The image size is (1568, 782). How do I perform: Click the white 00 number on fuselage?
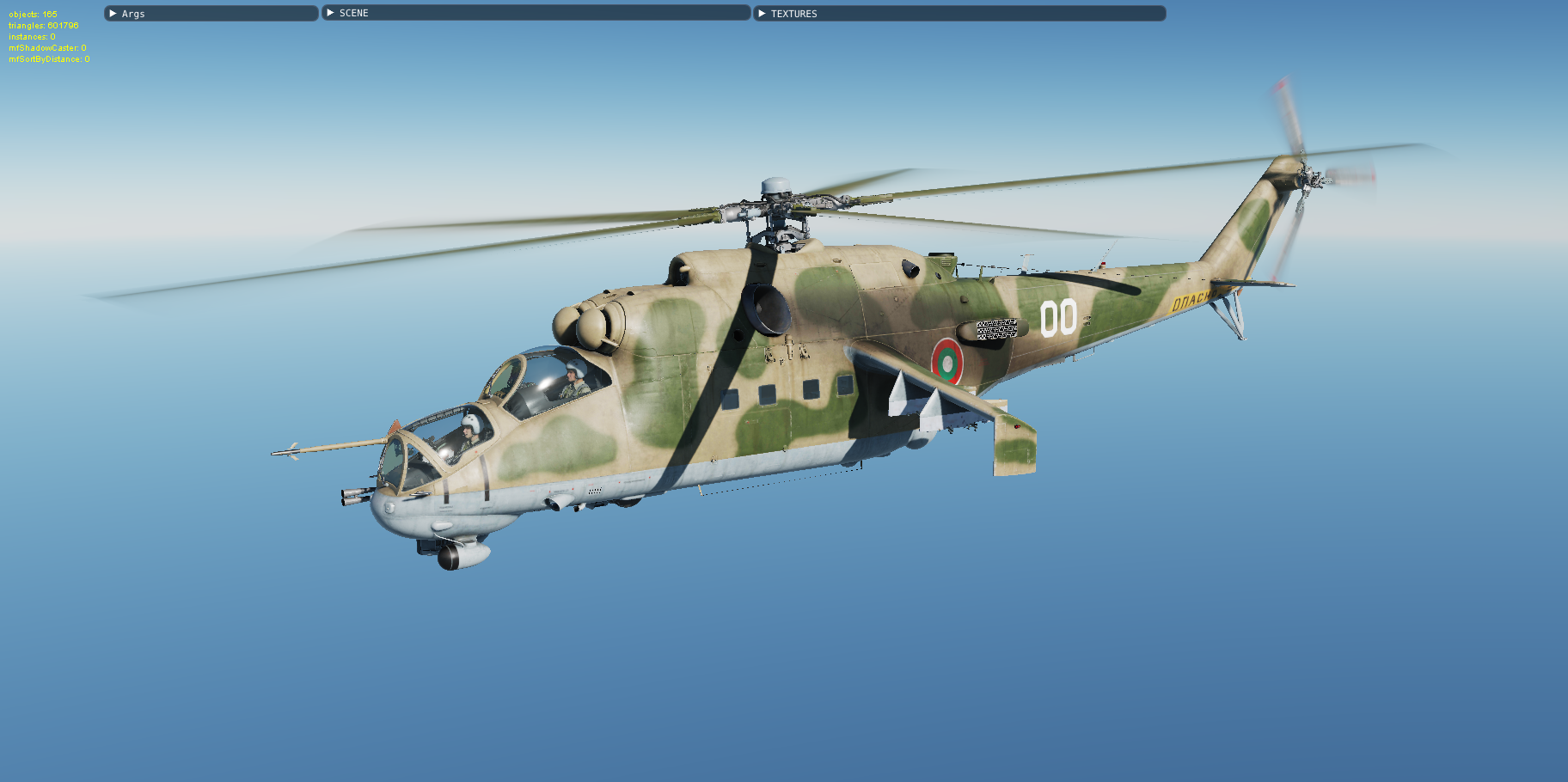tap(1059, 319)
